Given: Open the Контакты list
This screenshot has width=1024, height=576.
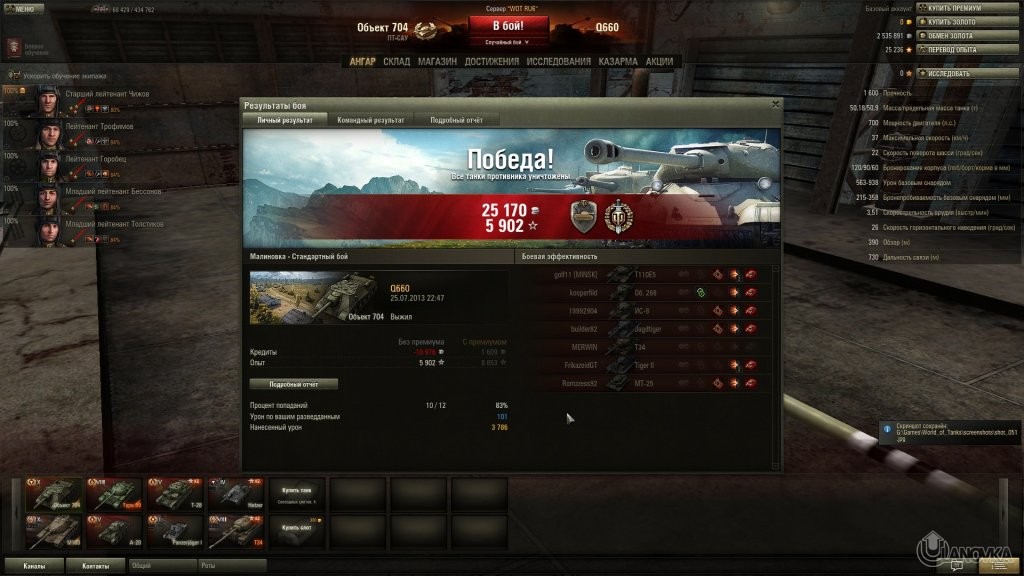Looking at the screenshot, I should point(96,566).
